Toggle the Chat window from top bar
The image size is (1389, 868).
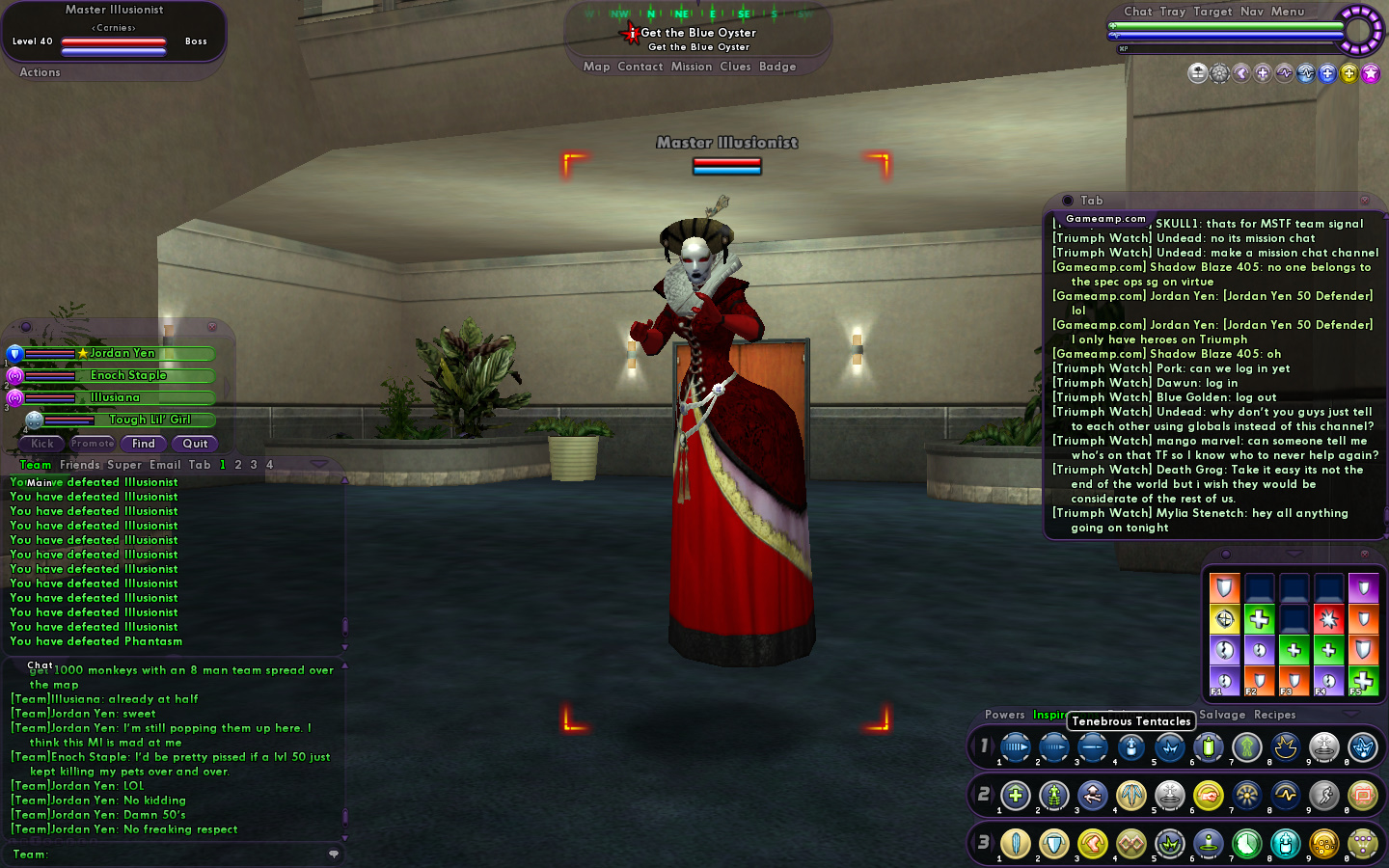click(1138, 12)
